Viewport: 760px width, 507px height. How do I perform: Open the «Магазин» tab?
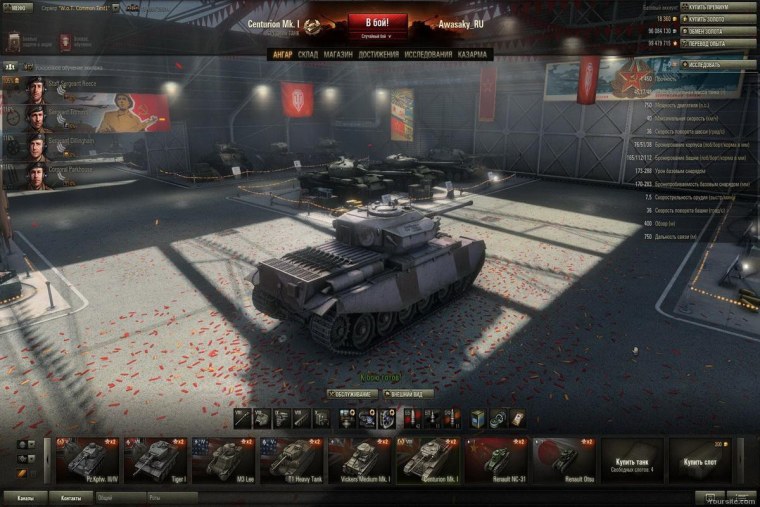pos(337,54)
